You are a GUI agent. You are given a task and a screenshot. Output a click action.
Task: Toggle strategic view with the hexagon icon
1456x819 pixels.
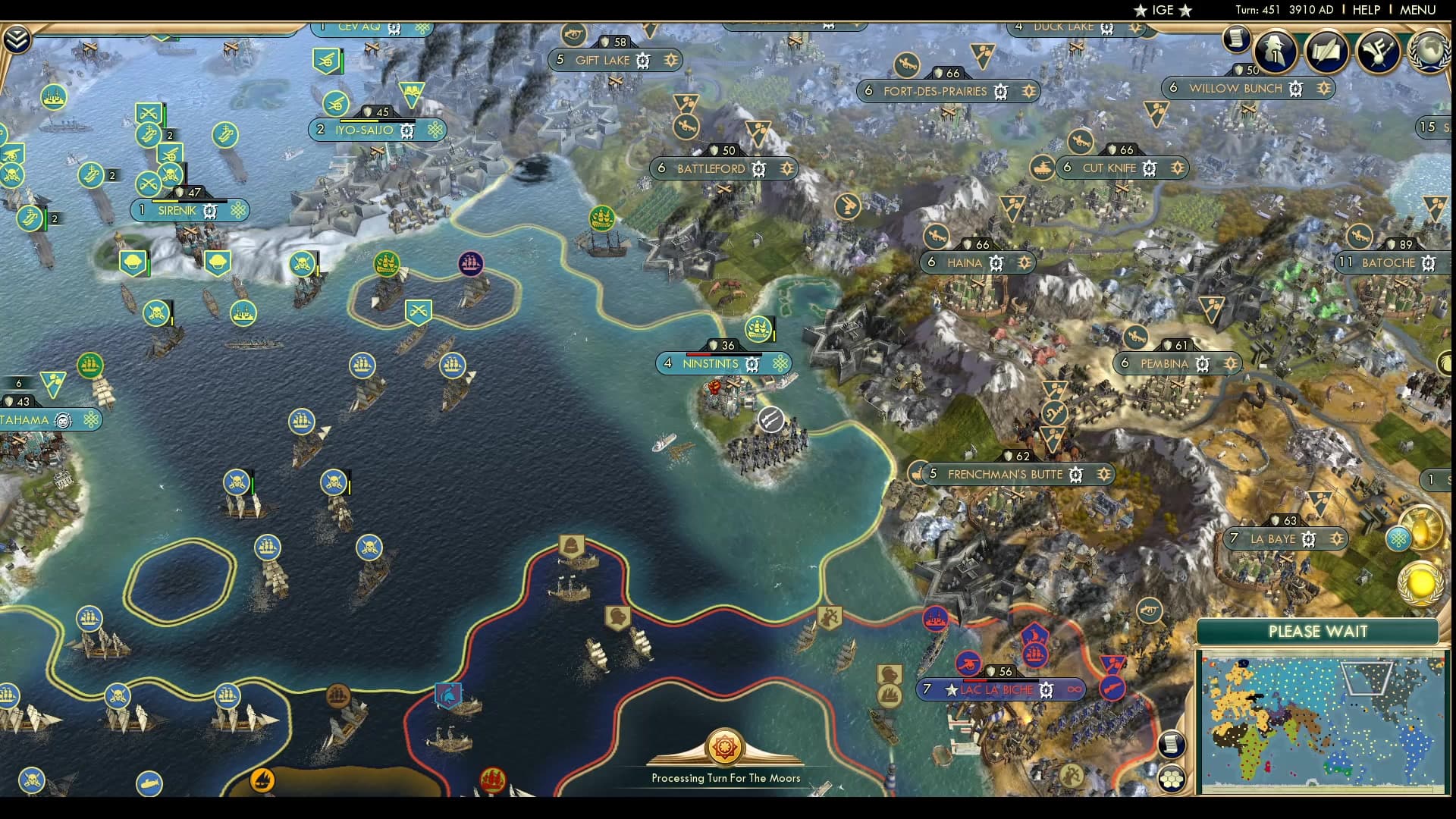click(x=1172, y=777)
